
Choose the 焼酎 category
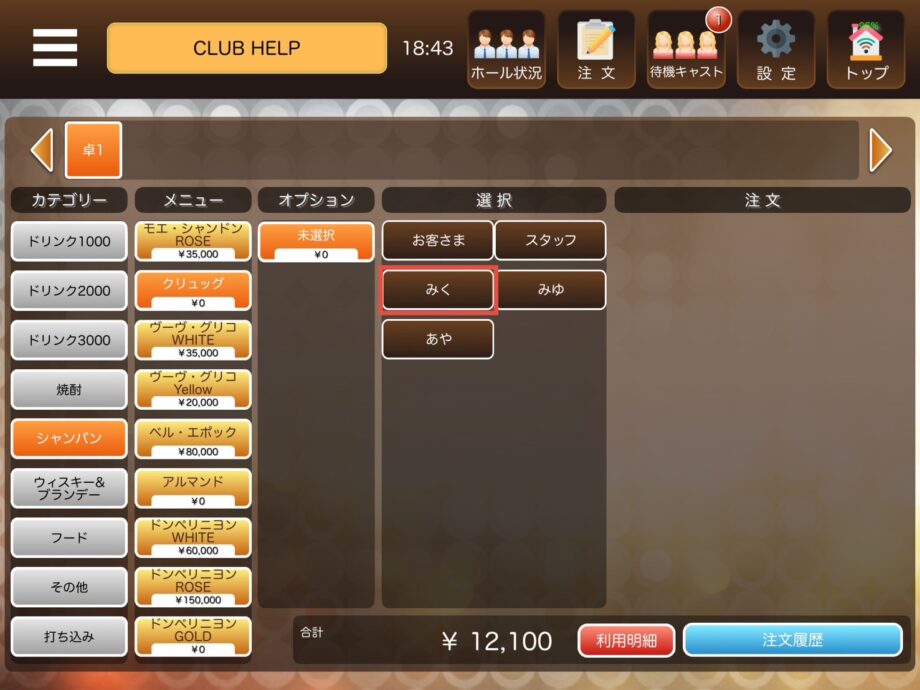69,389
